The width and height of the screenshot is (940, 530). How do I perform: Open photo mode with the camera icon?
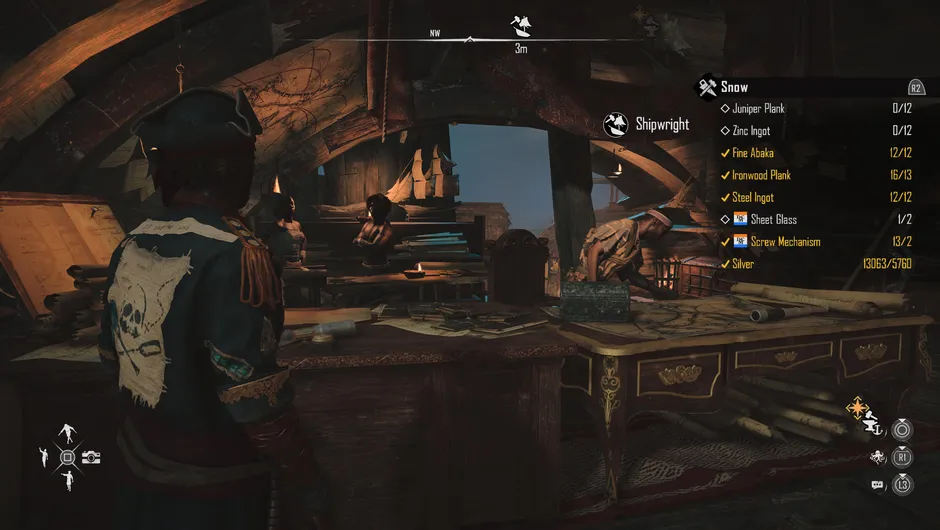(x=91, y=457)
